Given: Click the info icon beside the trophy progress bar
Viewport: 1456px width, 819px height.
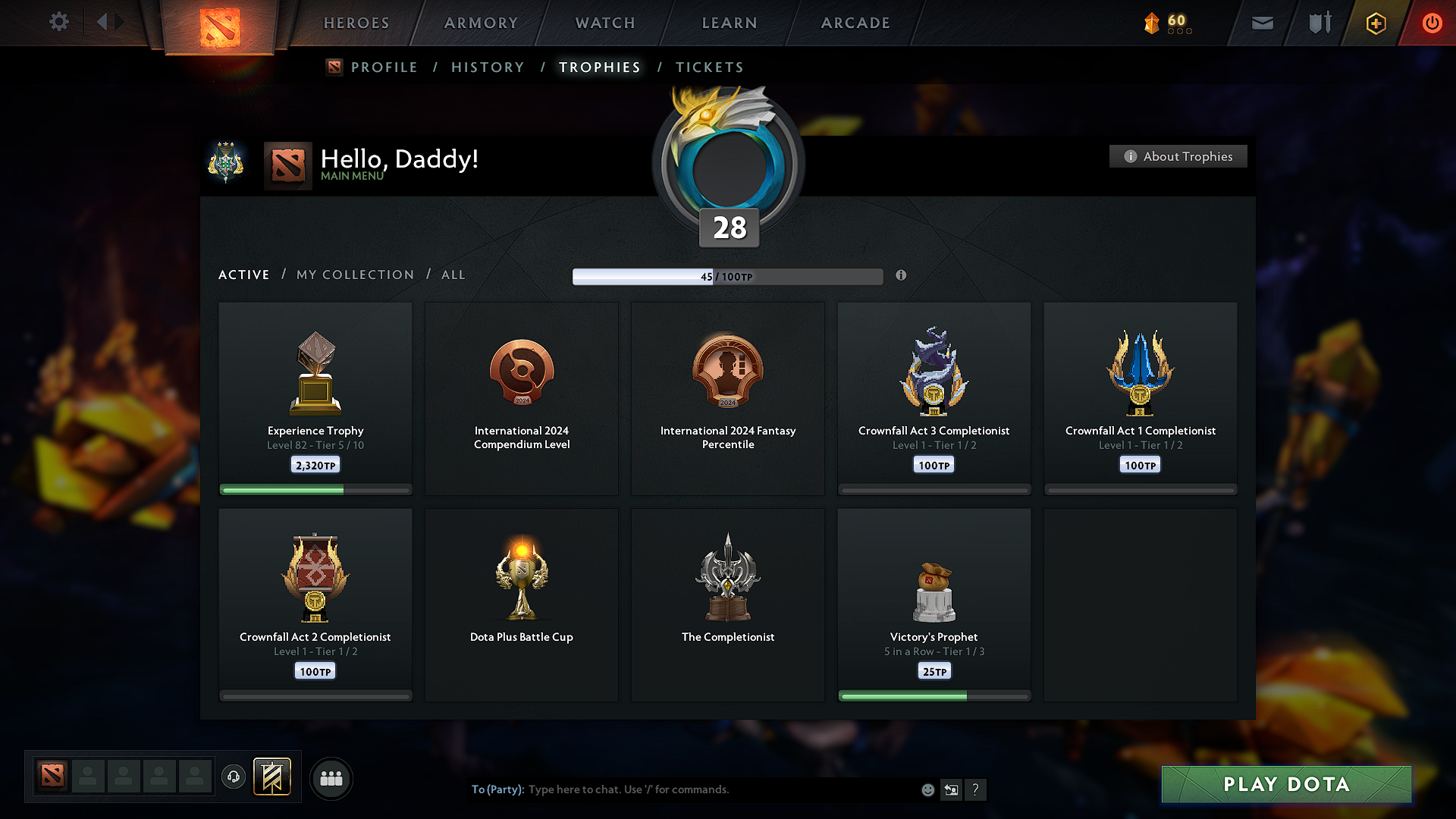Looking at the screenshot, I should point(902,276).
